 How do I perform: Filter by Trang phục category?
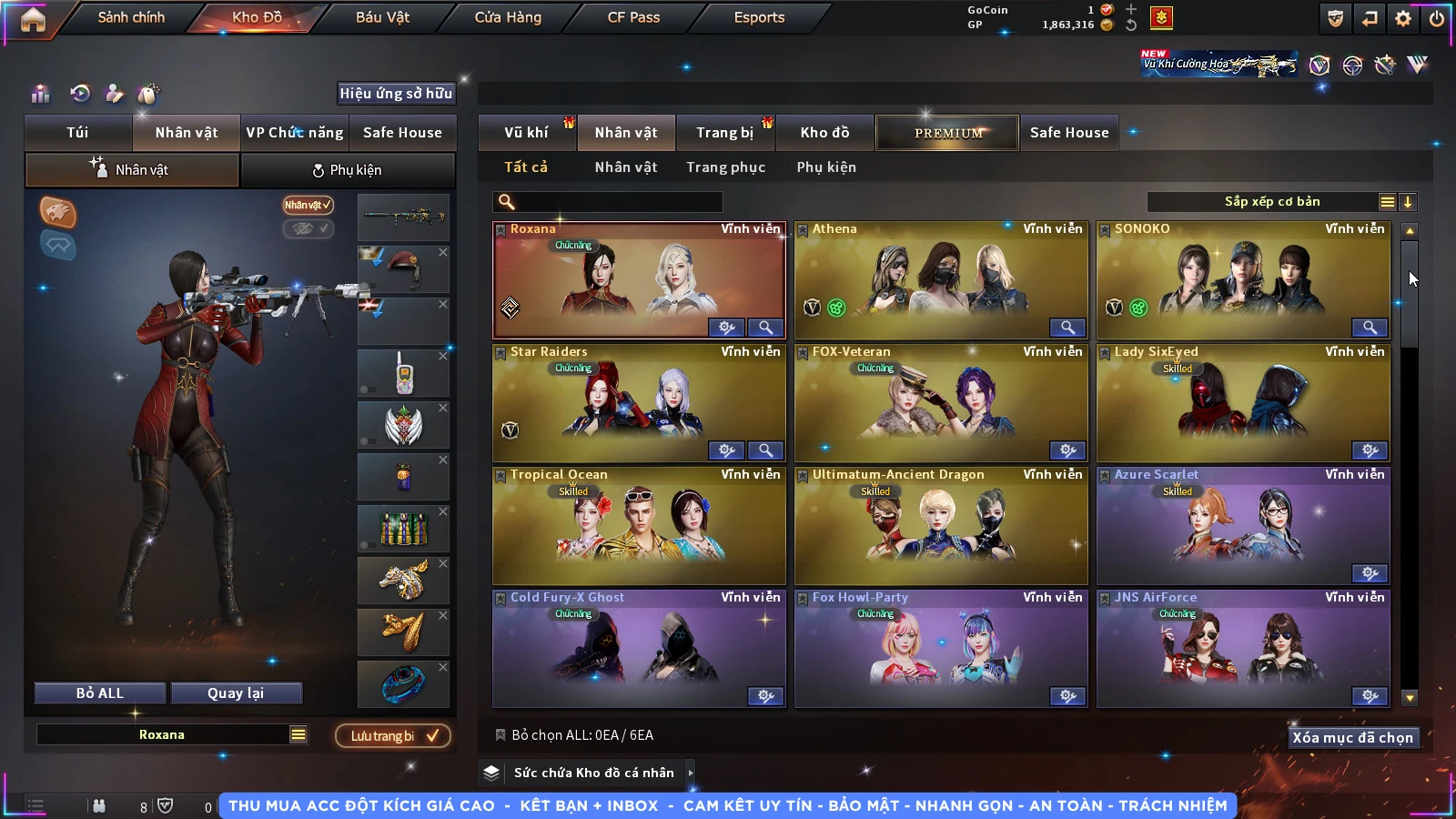pos(725,167)
